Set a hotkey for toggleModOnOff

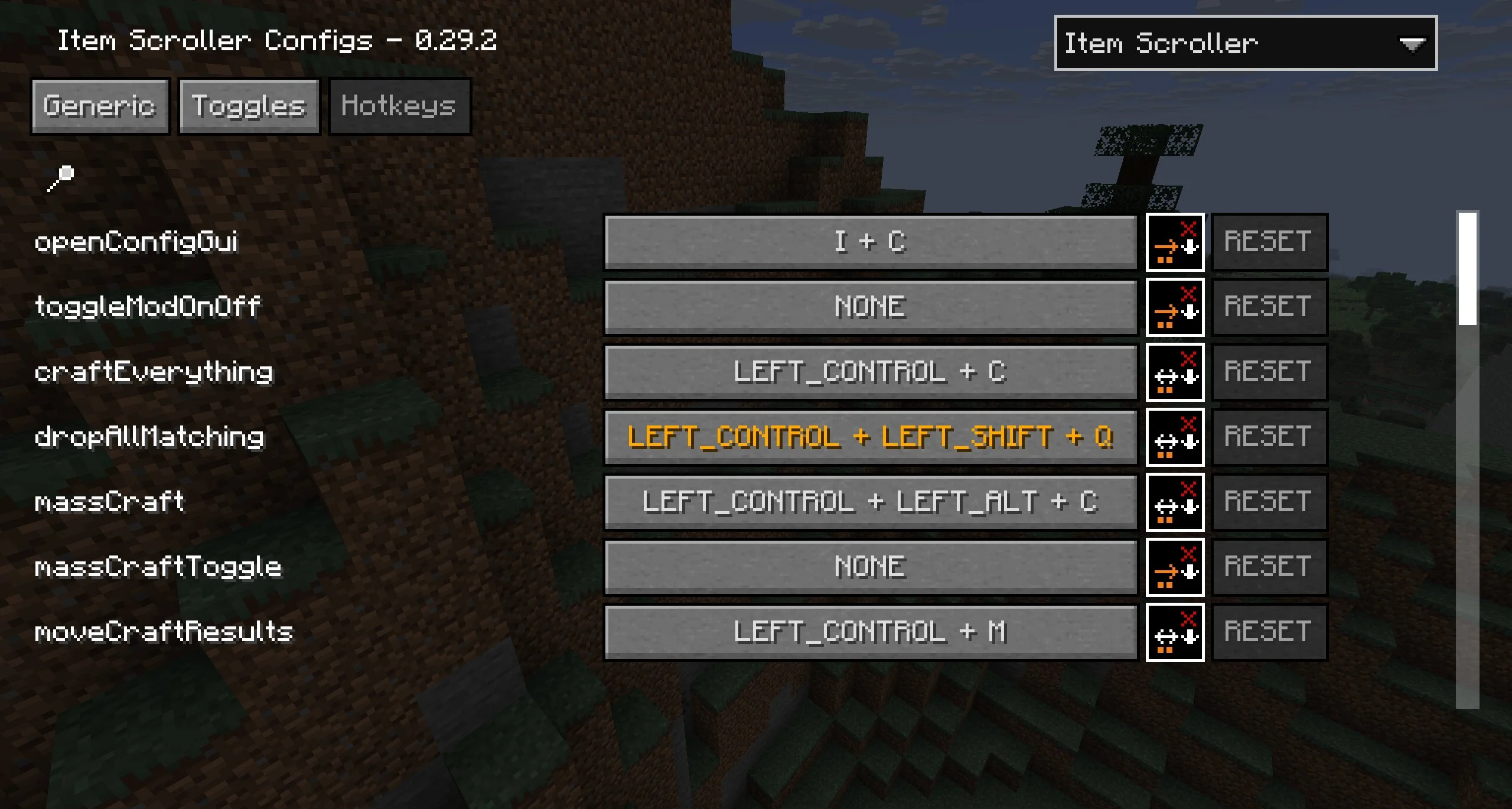870,307
